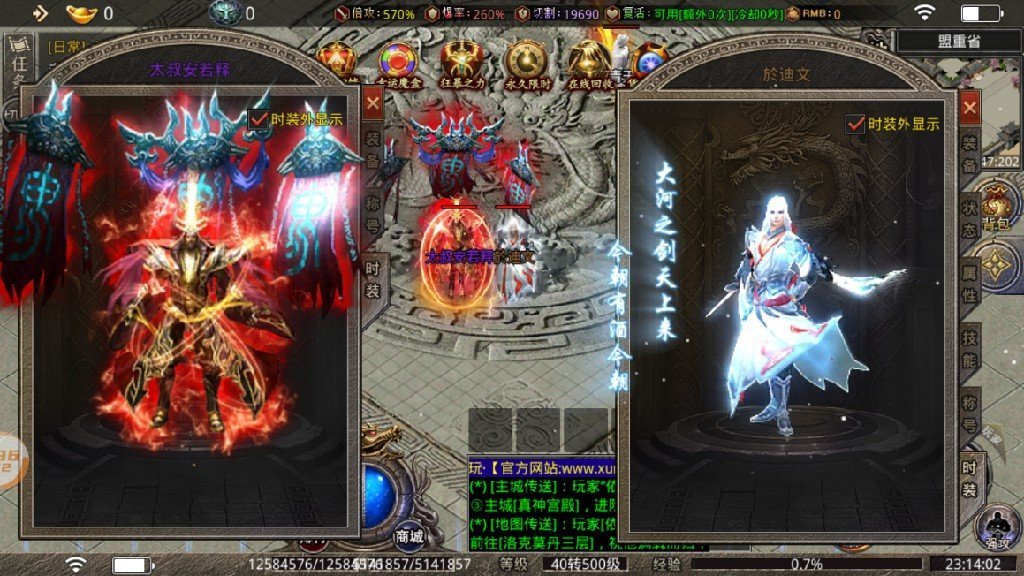Activate the 强攻 attack mode button
1024x576 pixels.
pyautogui.click(x=996, y=527)
